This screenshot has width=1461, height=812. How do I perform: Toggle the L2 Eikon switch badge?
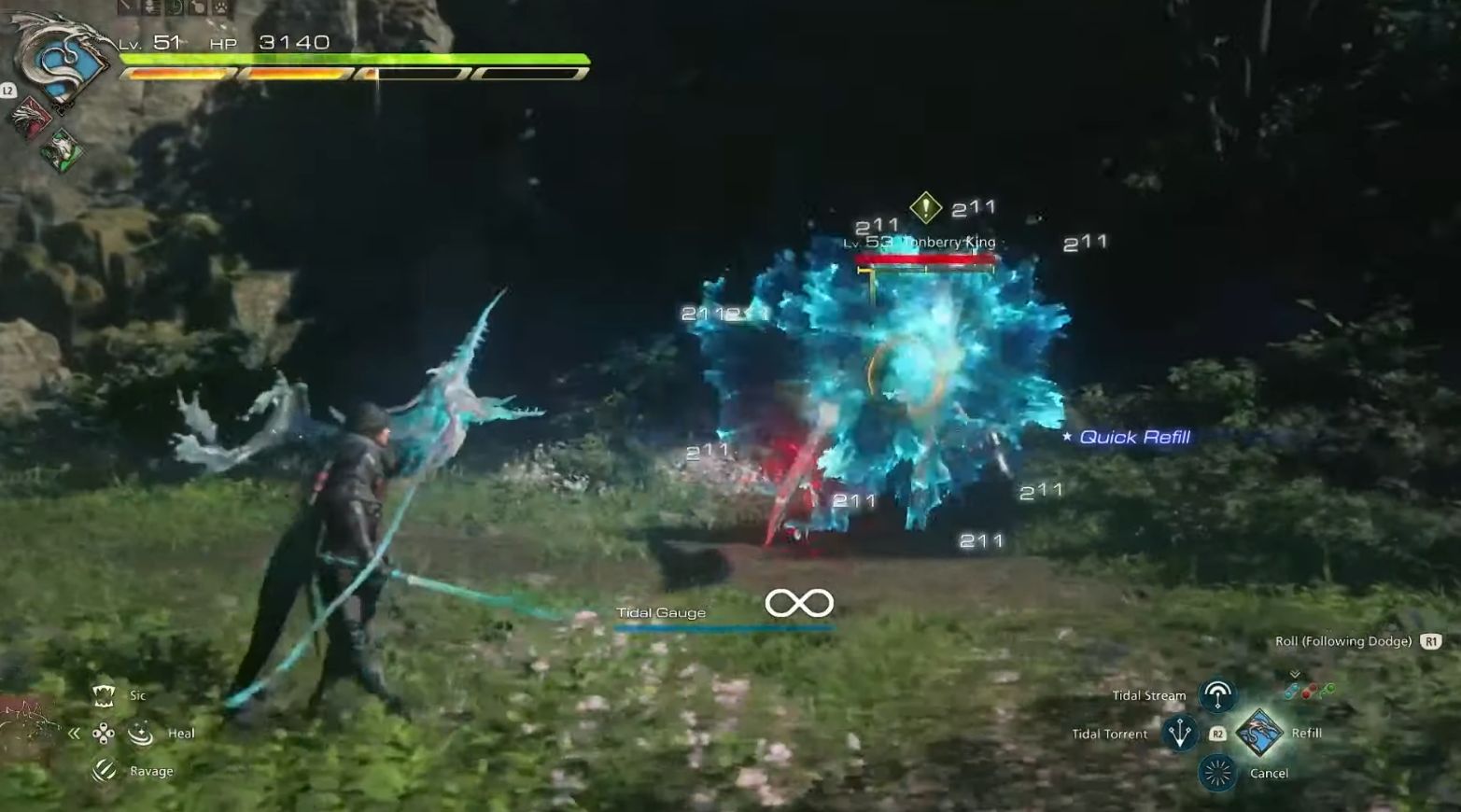tap(8, 92)
